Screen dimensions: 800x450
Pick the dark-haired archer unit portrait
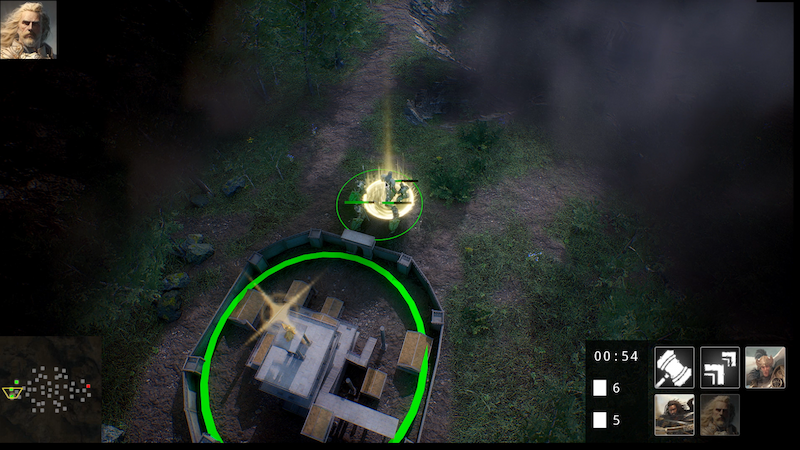click(x=674, y=414)
